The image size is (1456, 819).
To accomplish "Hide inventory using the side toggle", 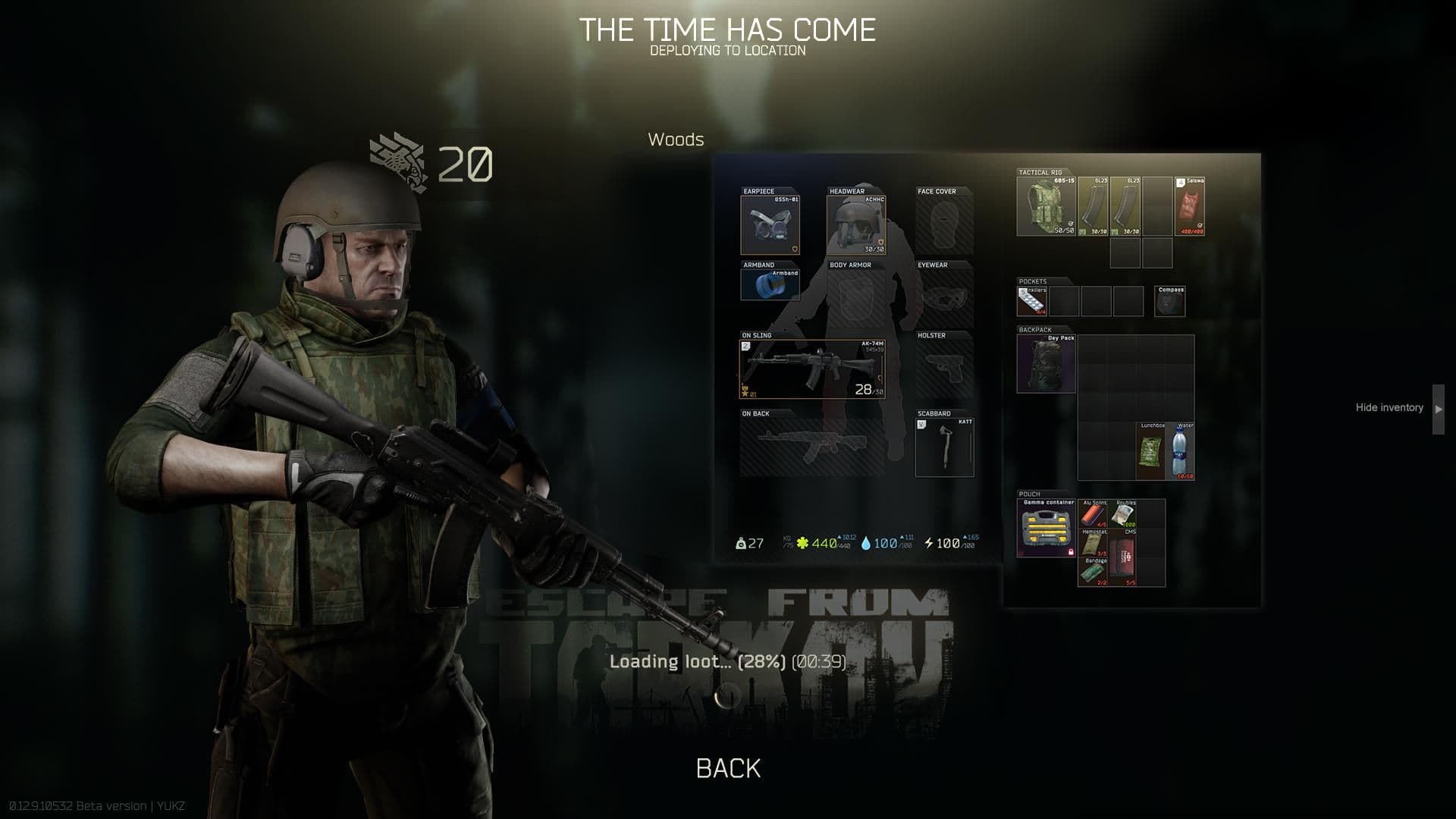I will click(1390, 407).
